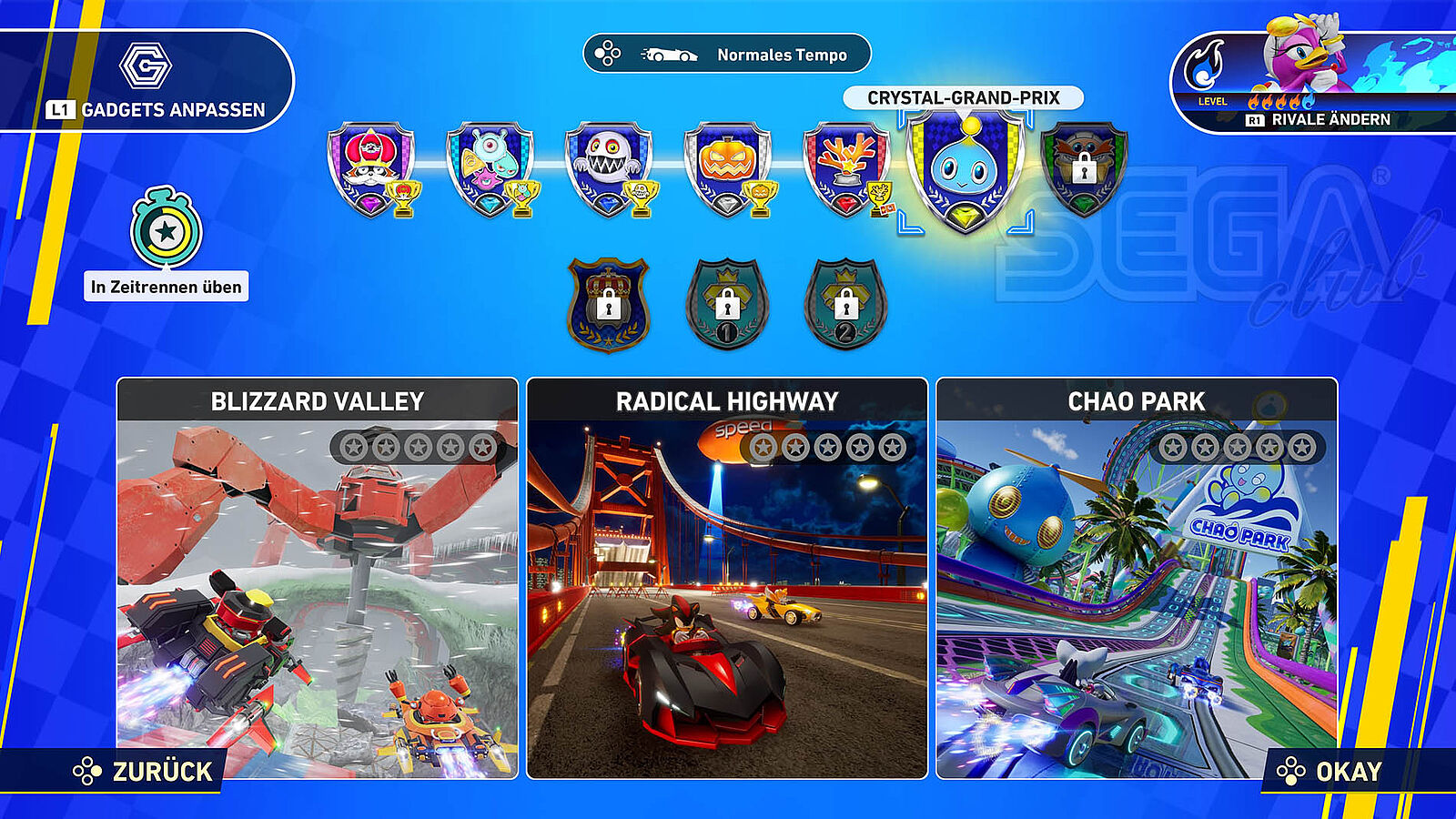Select the locked blue crown badge

pyautogui.click(x=608, y=304)
